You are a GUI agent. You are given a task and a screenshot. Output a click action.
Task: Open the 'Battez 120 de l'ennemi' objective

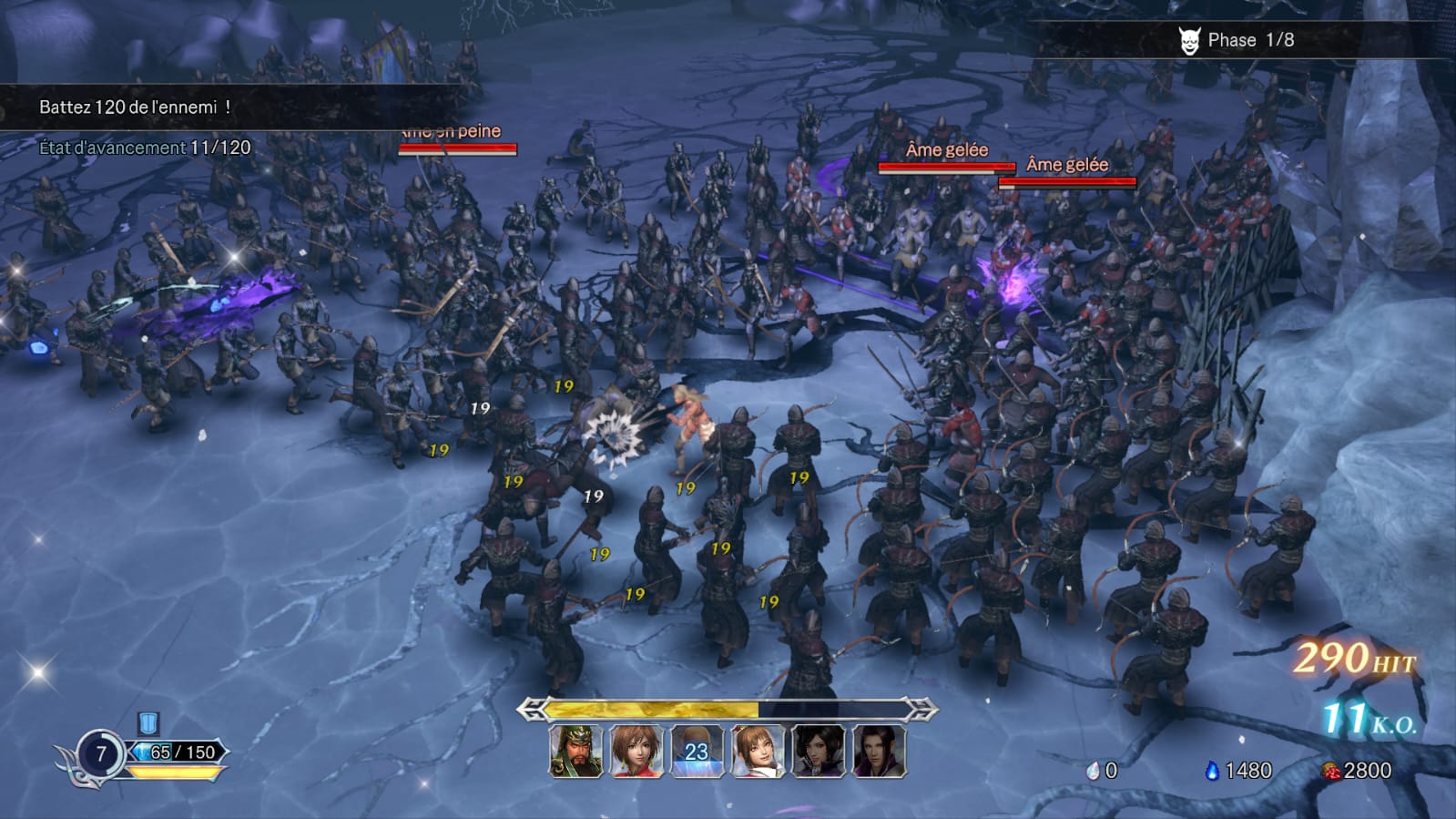click(x=135, y=107)
